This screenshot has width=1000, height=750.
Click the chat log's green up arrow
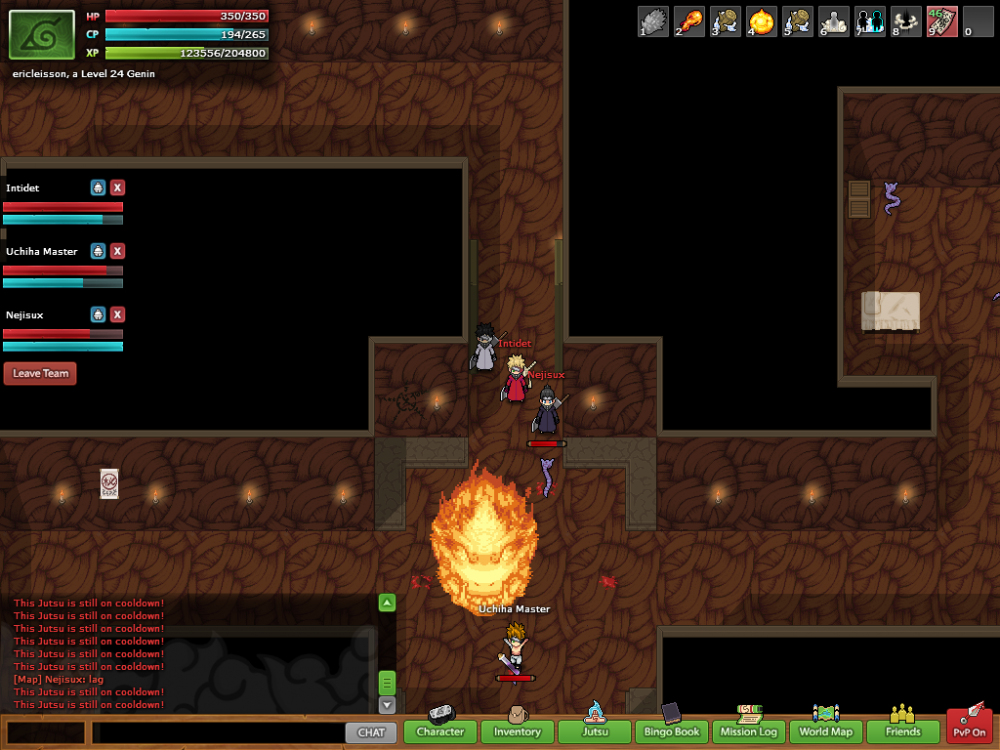(x=387, y=602)
